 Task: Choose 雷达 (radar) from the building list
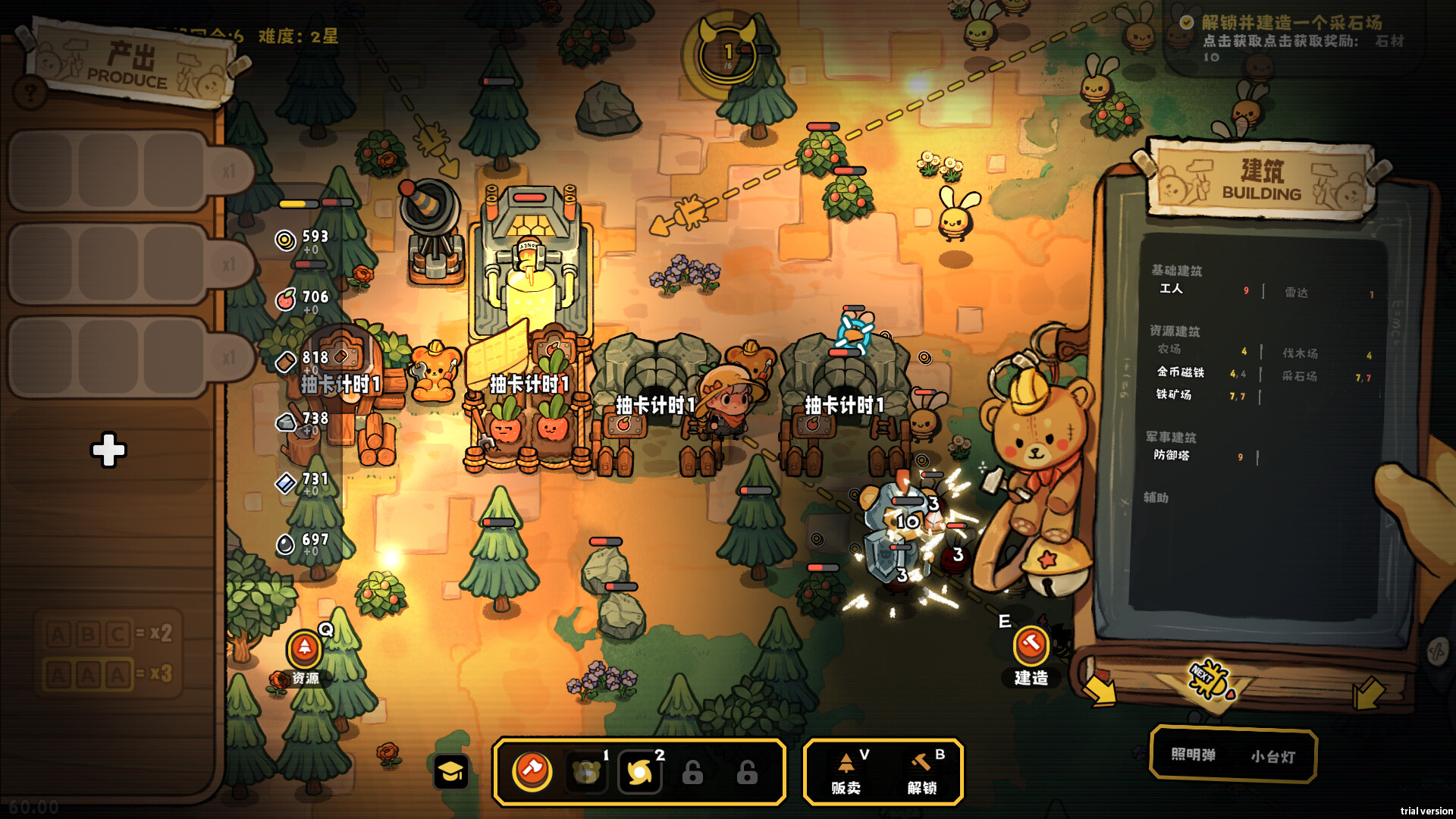click(x=1296, y=293)
